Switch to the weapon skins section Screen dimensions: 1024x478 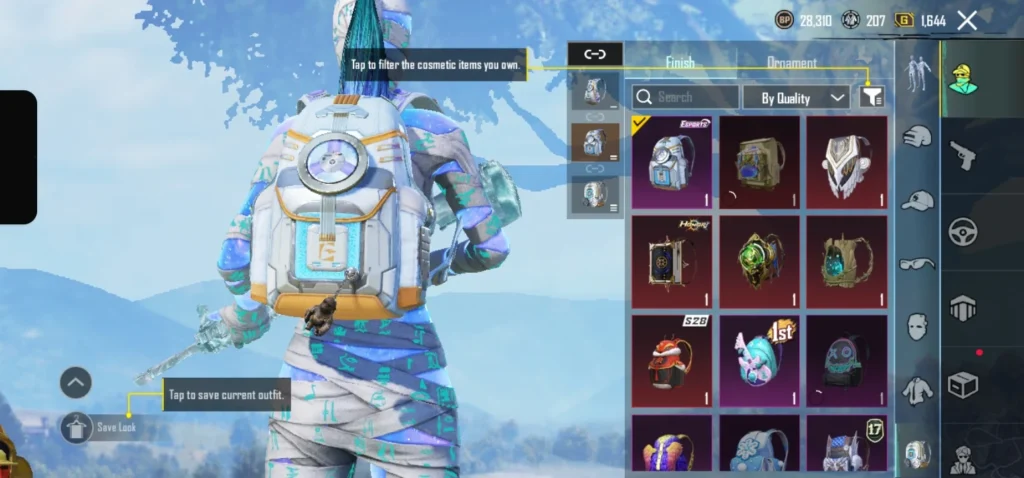(x=963, y=155)
